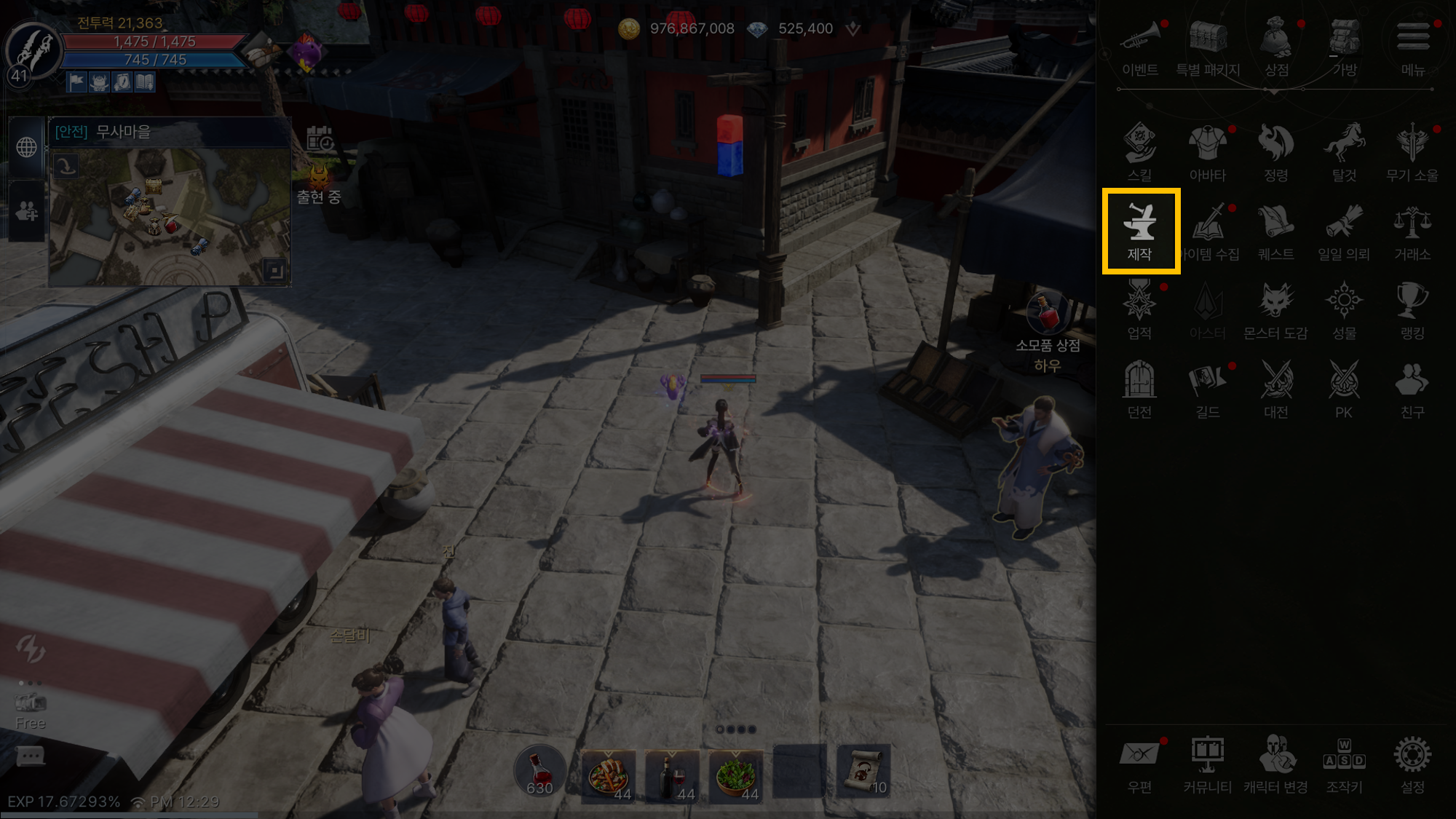
Task: Open the 가방 bag inventory
Action: click(1344, 46)
